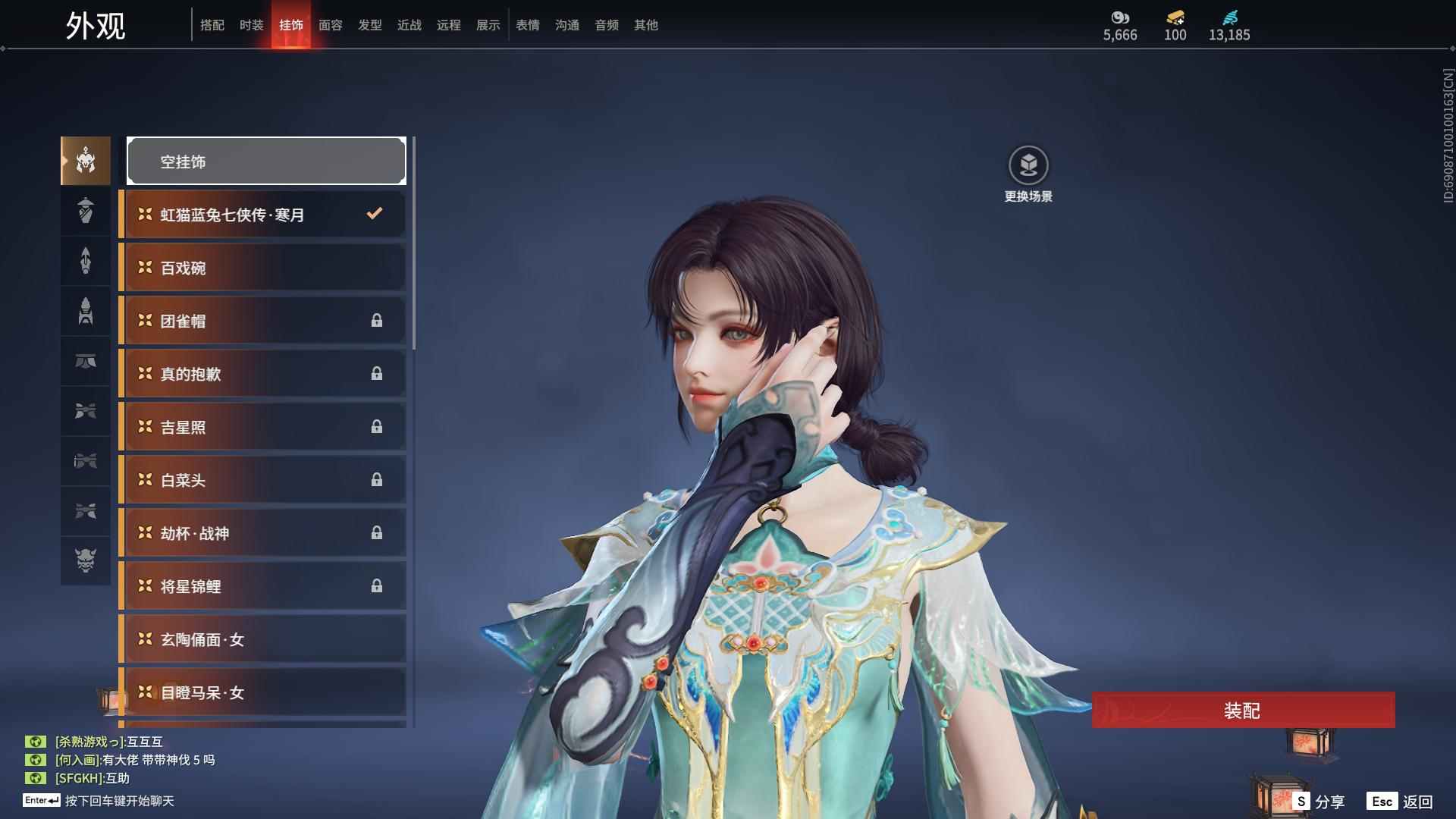Pick the 玄陶俑面·女 accessory
This screenshot has height=819, width=1456.
click(263, 639)
